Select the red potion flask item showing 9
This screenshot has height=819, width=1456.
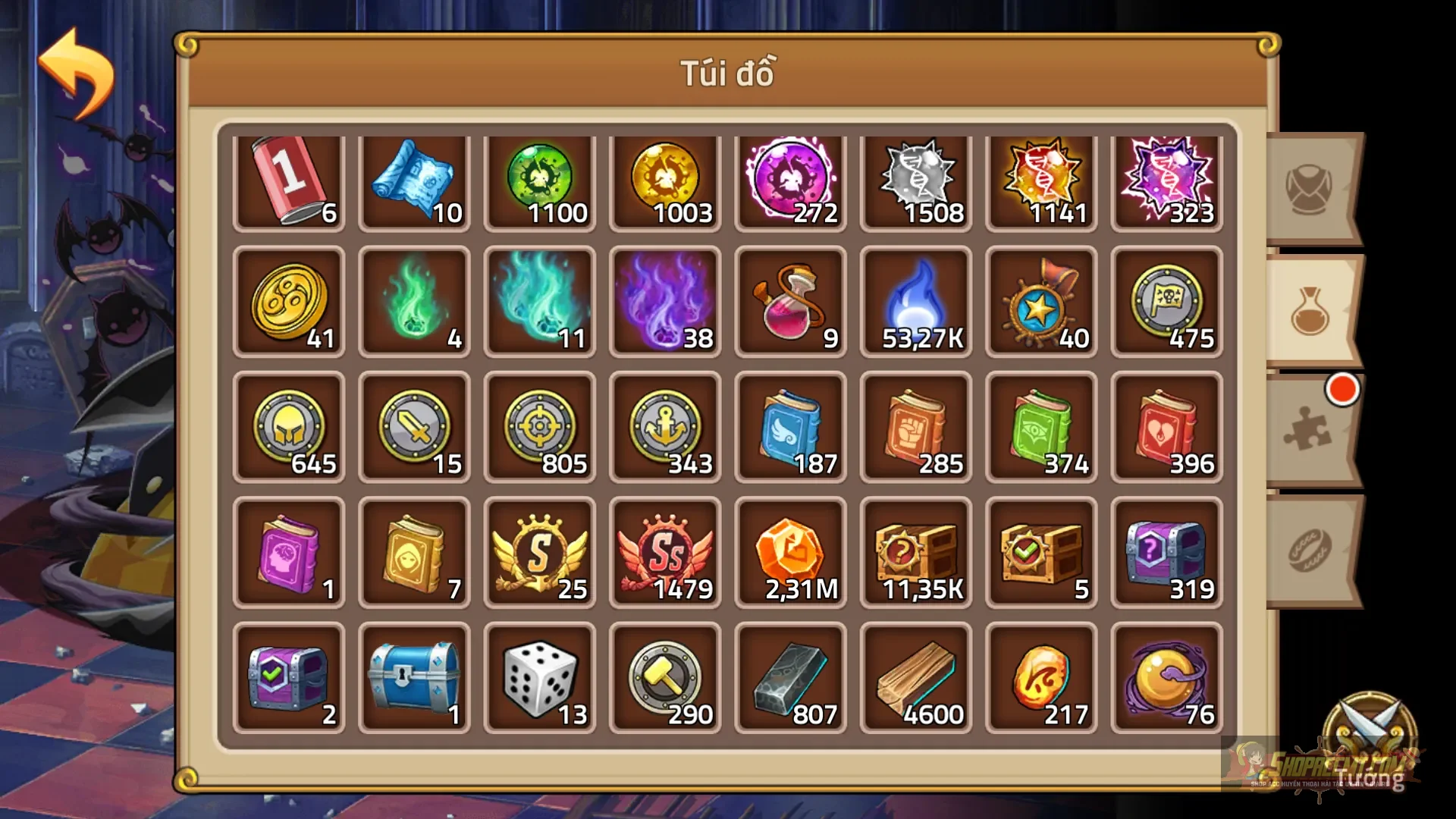pyautogui.click(x=790, y=303)
